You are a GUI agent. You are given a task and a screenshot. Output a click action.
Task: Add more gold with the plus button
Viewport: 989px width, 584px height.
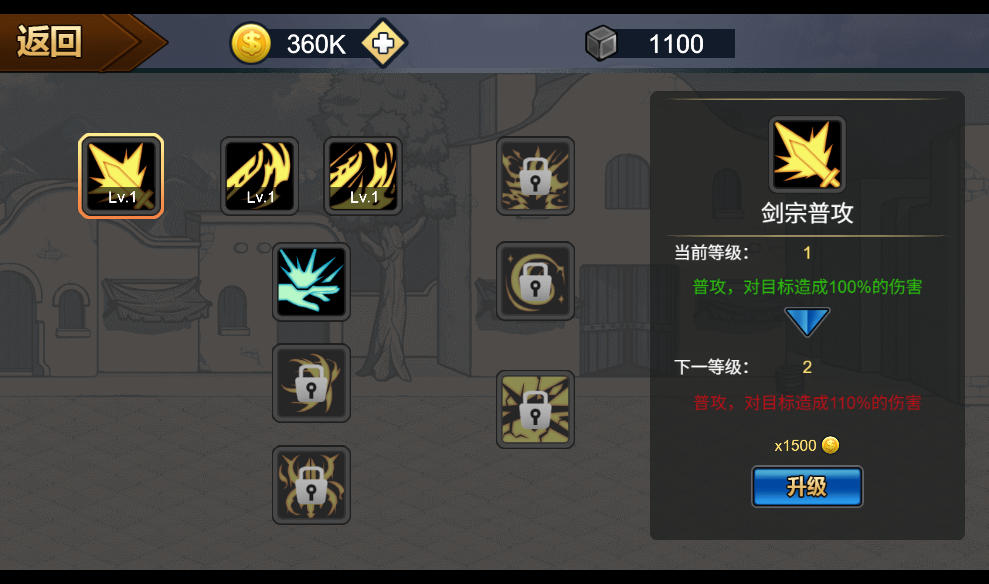pyautogui.click(x=383, y=43)
